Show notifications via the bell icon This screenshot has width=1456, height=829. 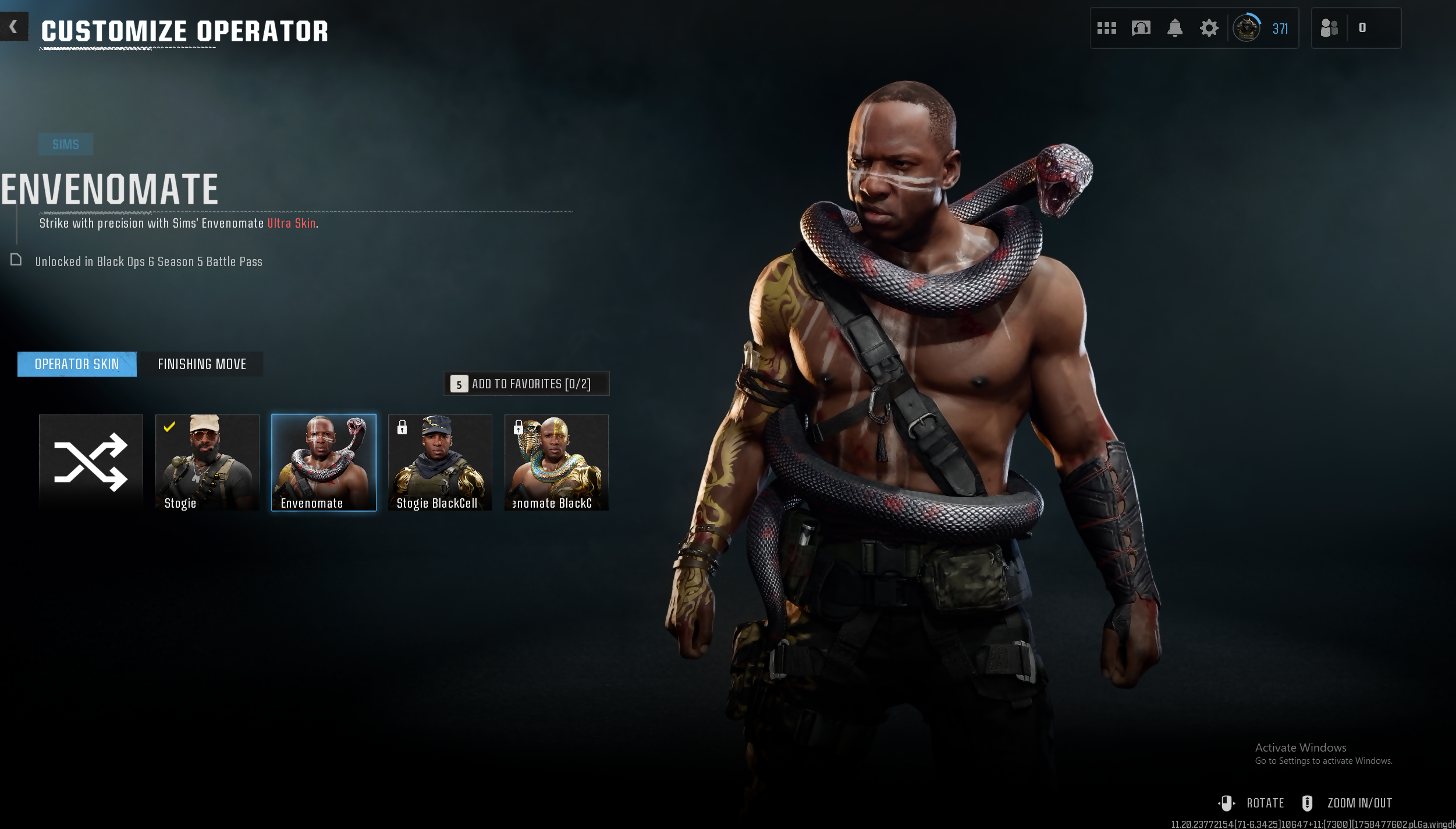tap(1175, 28)
